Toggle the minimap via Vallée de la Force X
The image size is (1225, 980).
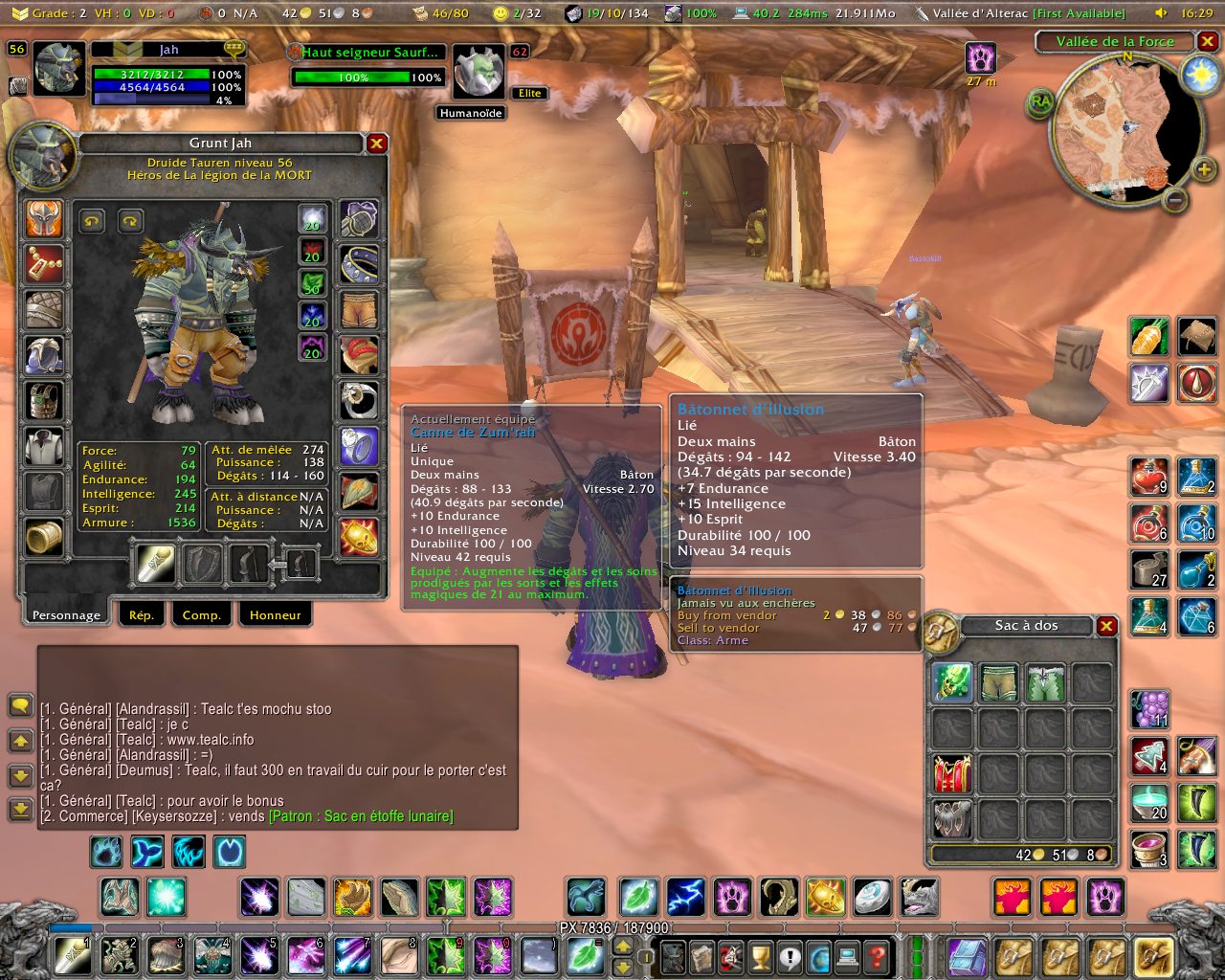[x=1208, y=42]
